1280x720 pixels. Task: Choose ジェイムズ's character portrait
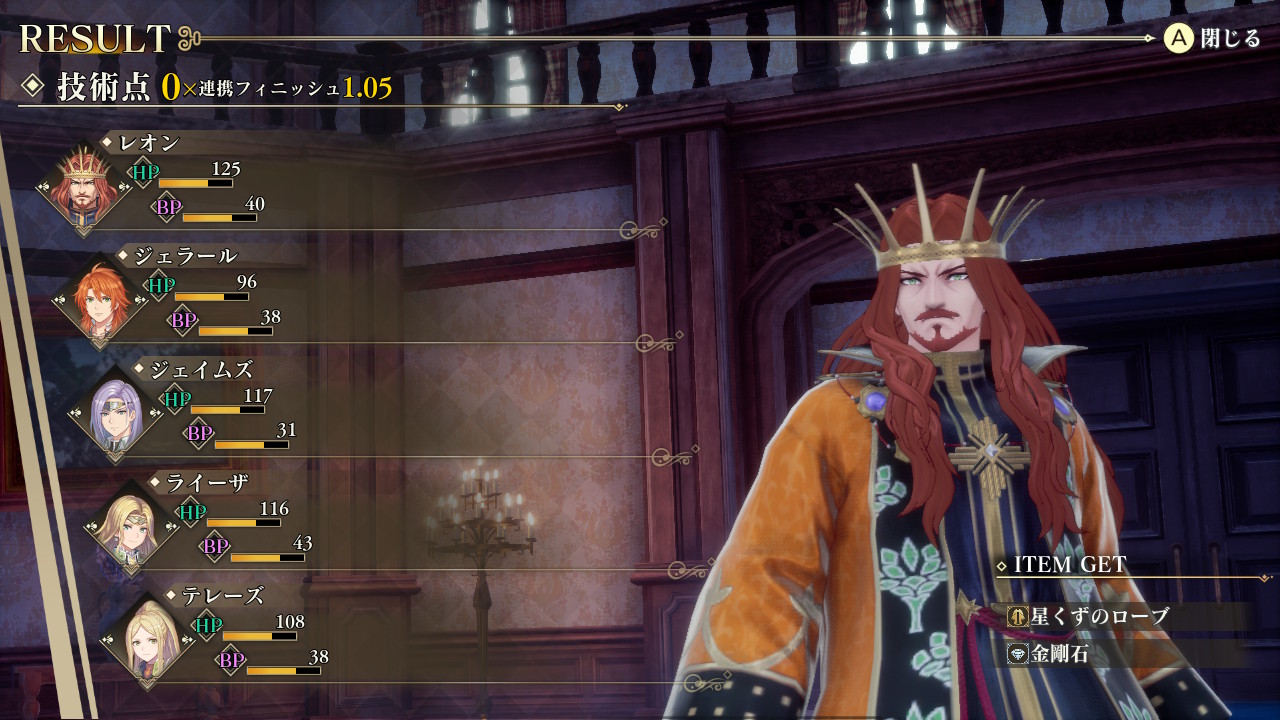coord(116,414)
